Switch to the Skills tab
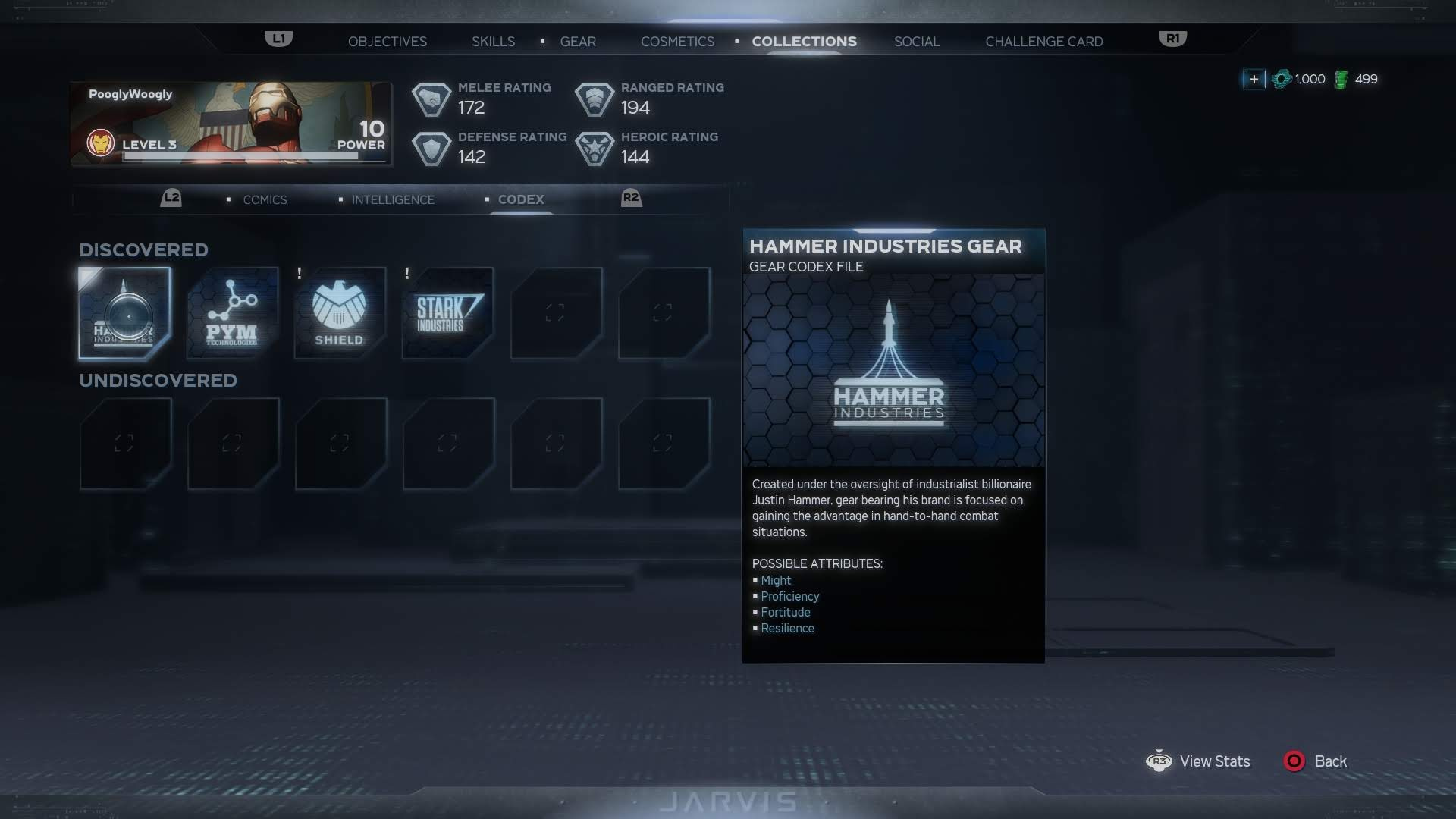This screenshot has height=819, width=1456. click(x=493, y=42)
